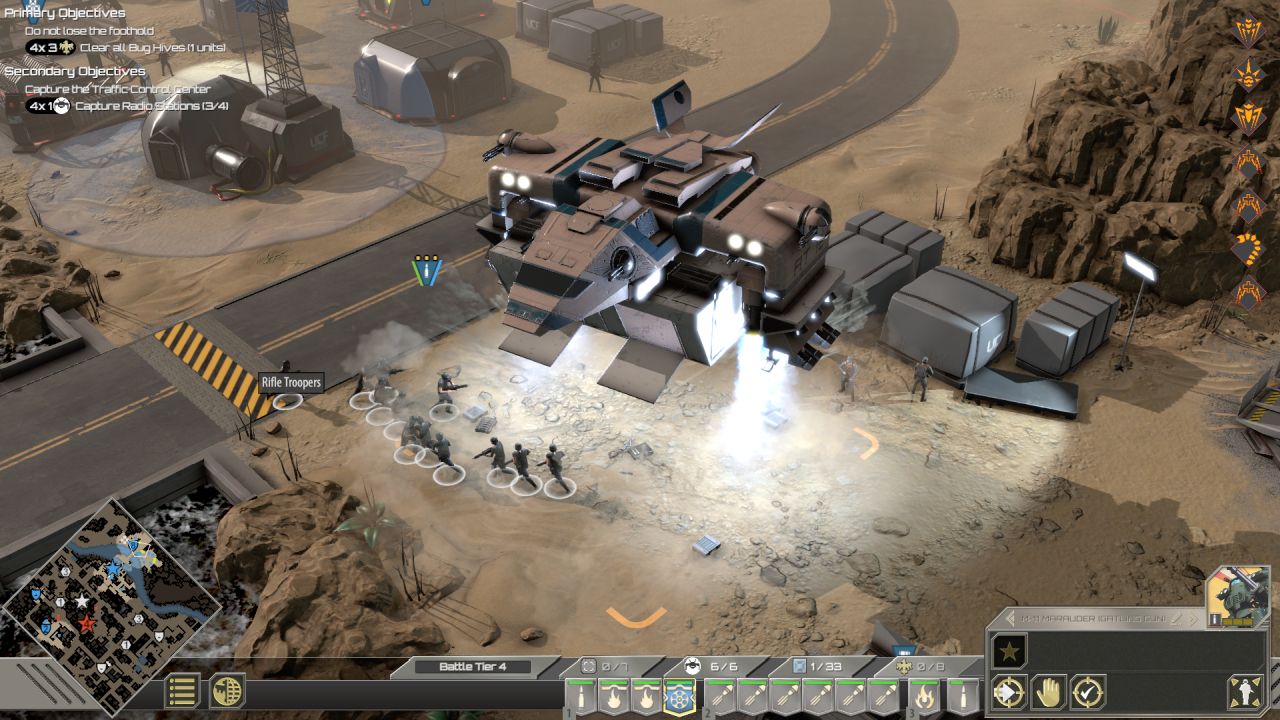
Task: Click the gold star ability slot
Action: click(1009, 651)
